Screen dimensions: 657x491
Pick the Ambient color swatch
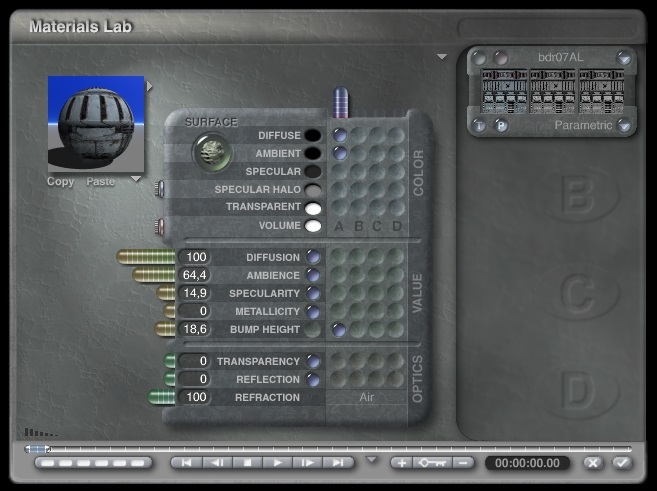(x=313, y=154)
